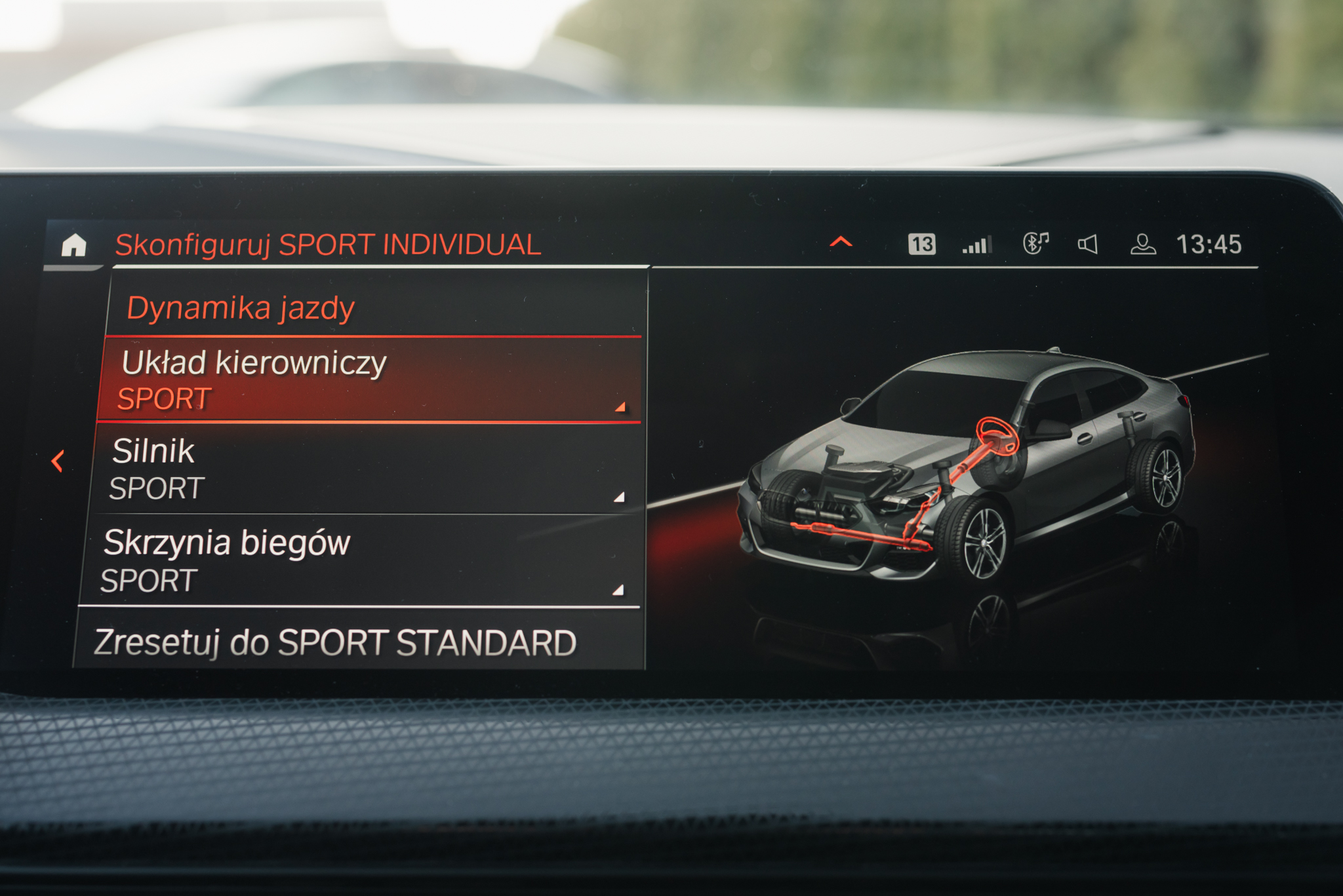Go to the home screen icon

point(74,245)
